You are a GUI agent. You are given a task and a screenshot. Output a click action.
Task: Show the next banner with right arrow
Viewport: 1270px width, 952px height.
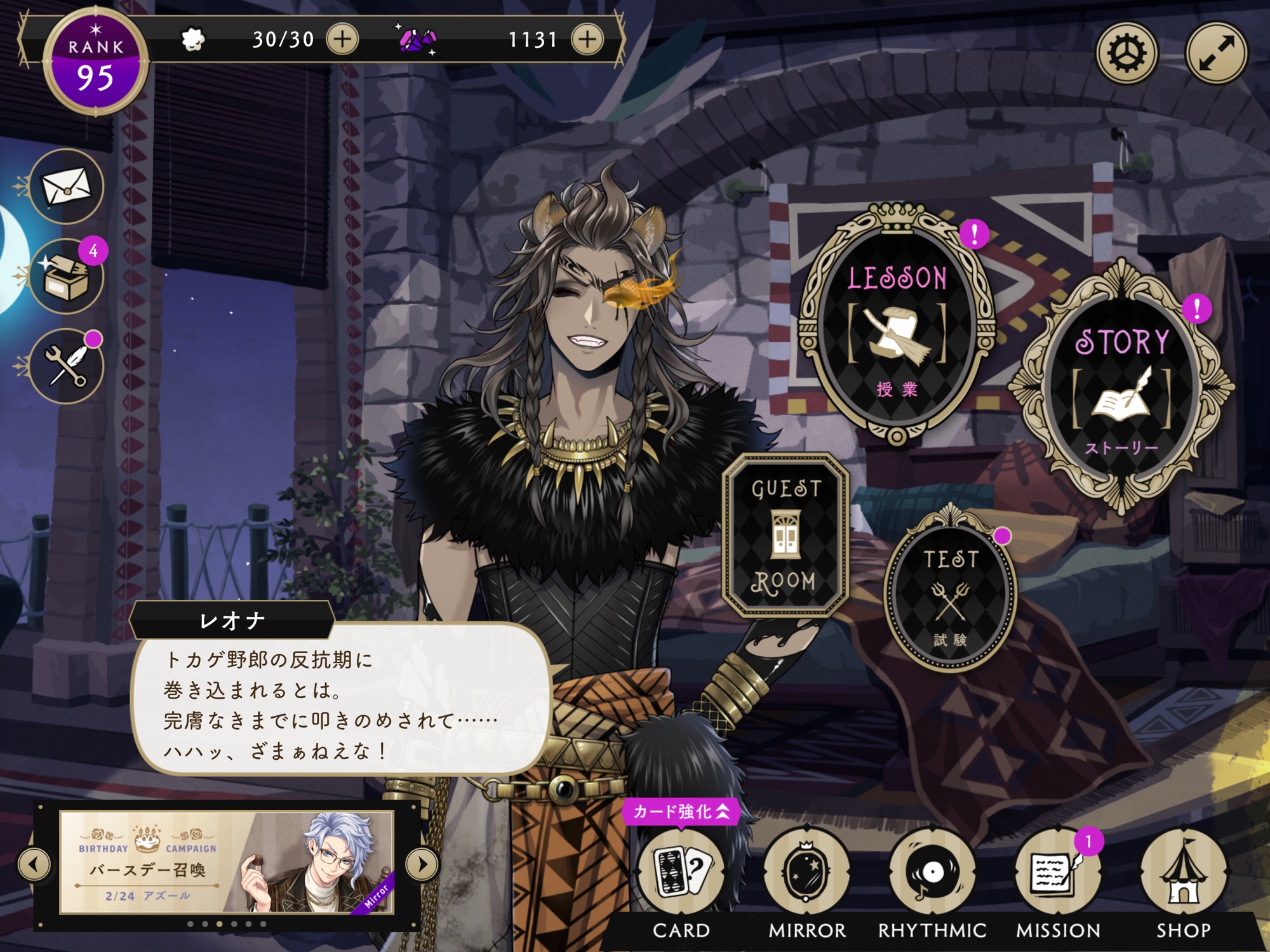pyautogui.click(x=422, y=864)
